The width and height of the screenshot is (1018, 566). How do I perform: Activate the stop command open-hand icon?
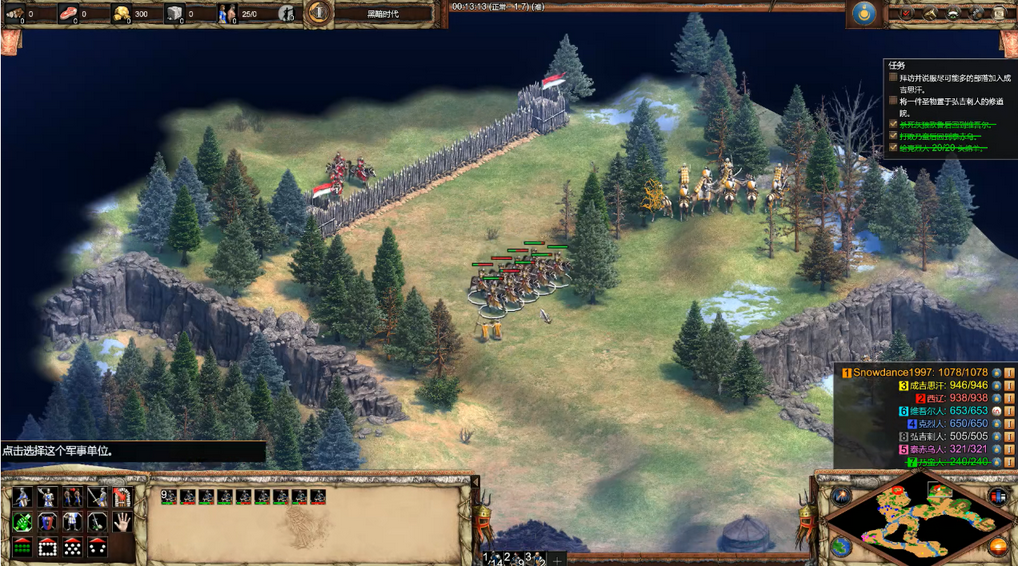[x=121, y=522]
